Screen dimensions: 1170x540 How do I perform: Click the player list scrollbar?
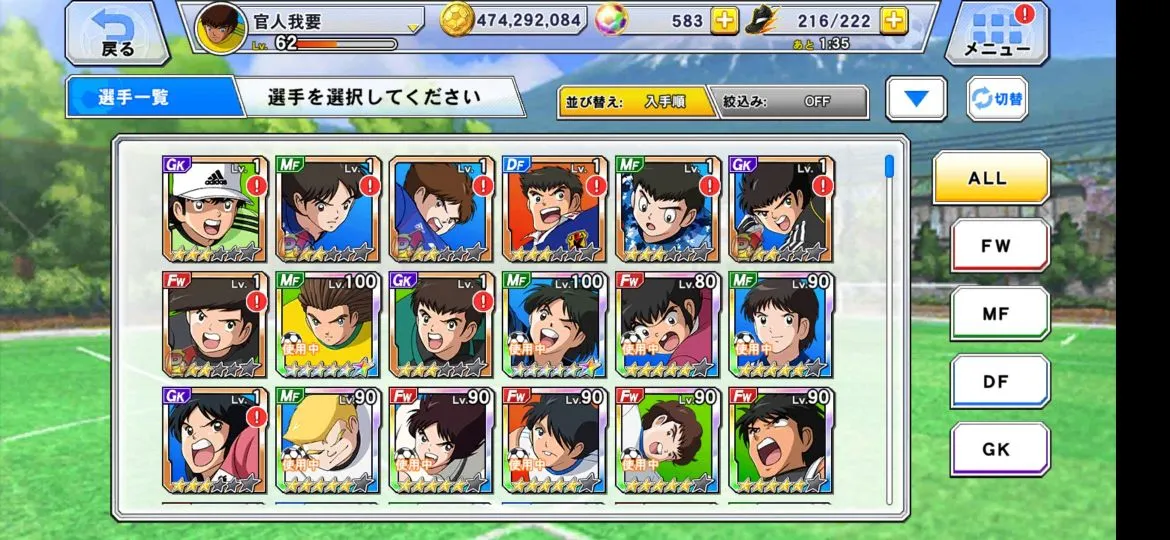point(889,170)
